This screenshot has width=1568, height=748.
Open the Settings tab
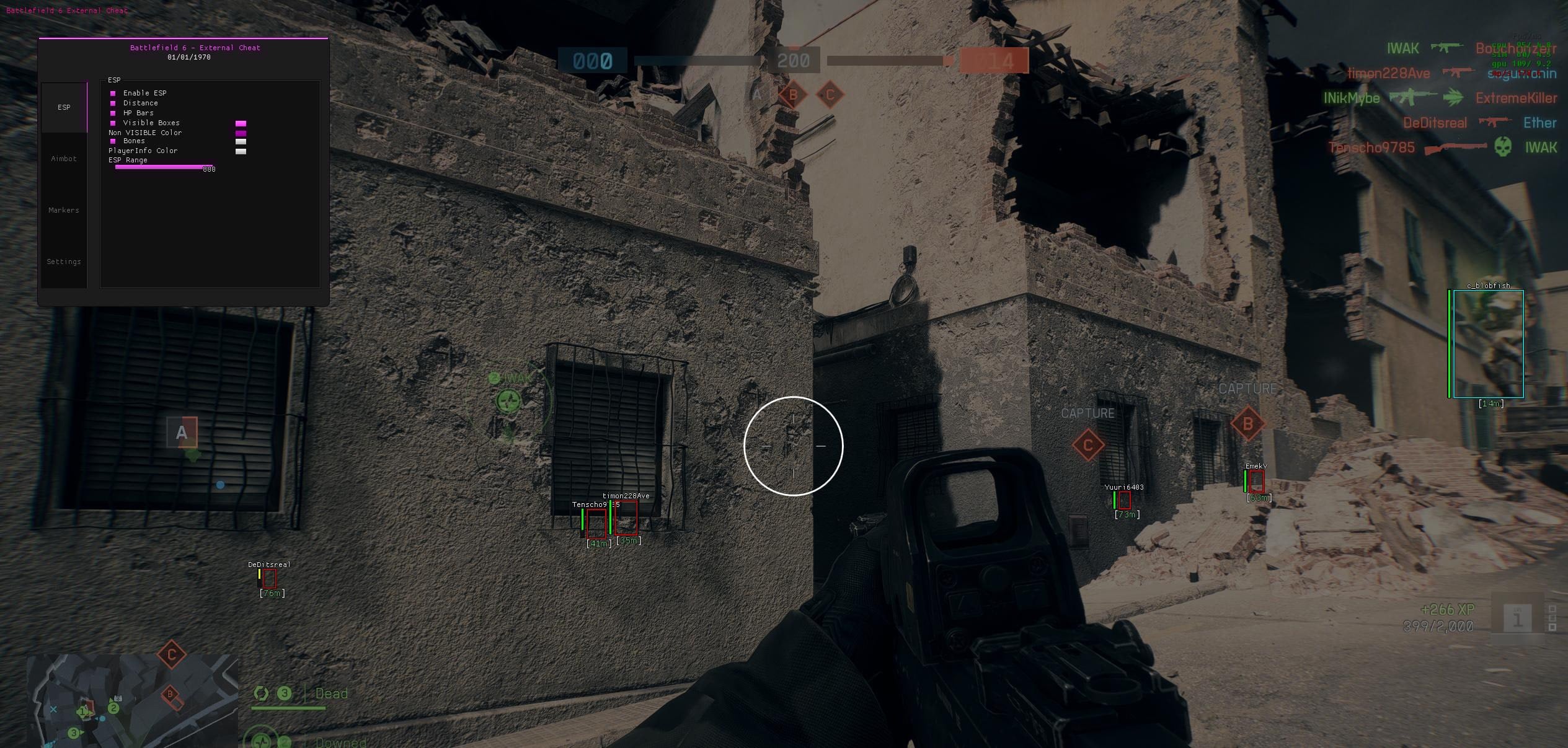(64, 261)
